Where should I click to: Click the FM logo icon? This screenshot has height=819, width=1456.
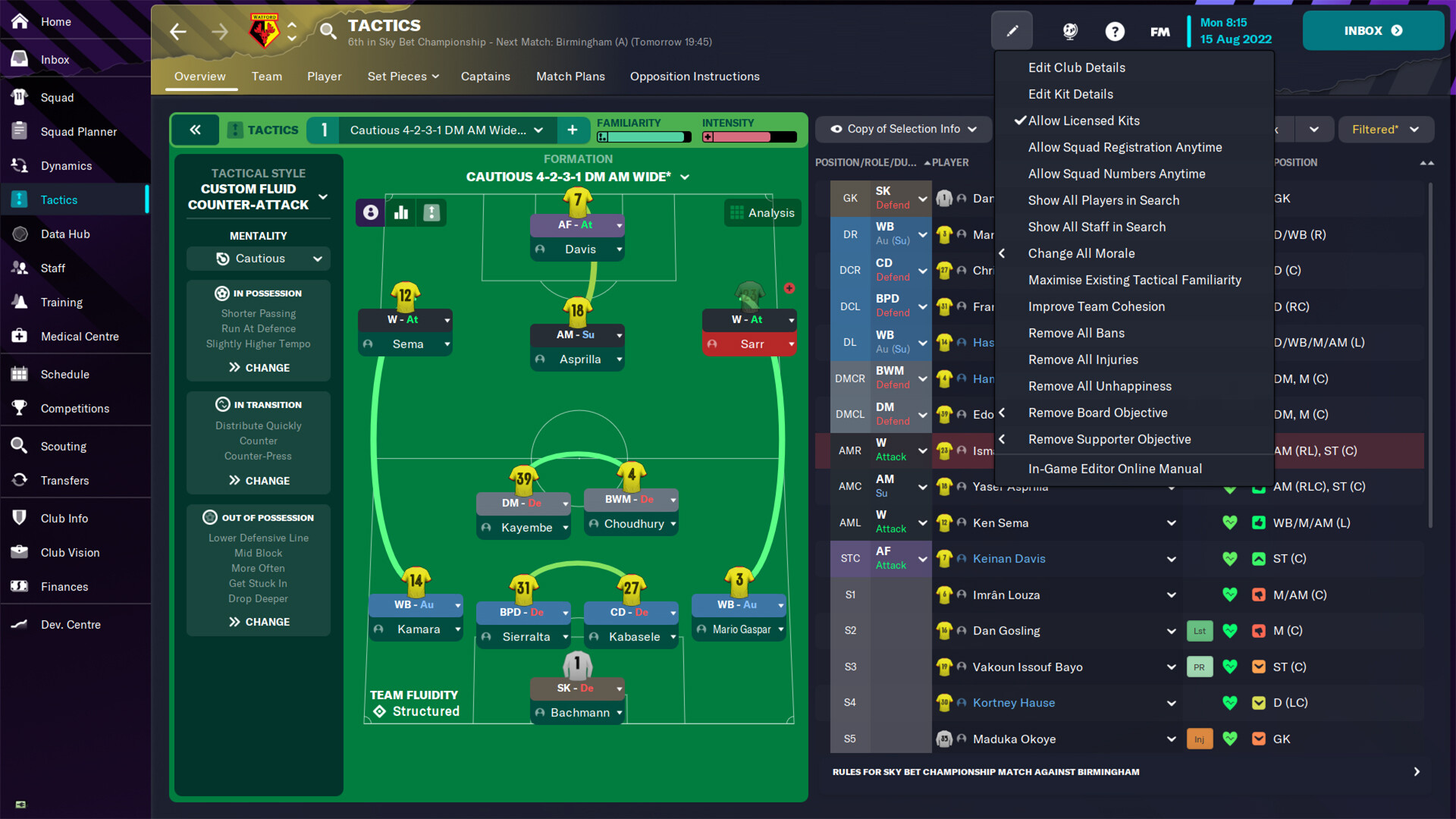click(x=1159, y=31)
